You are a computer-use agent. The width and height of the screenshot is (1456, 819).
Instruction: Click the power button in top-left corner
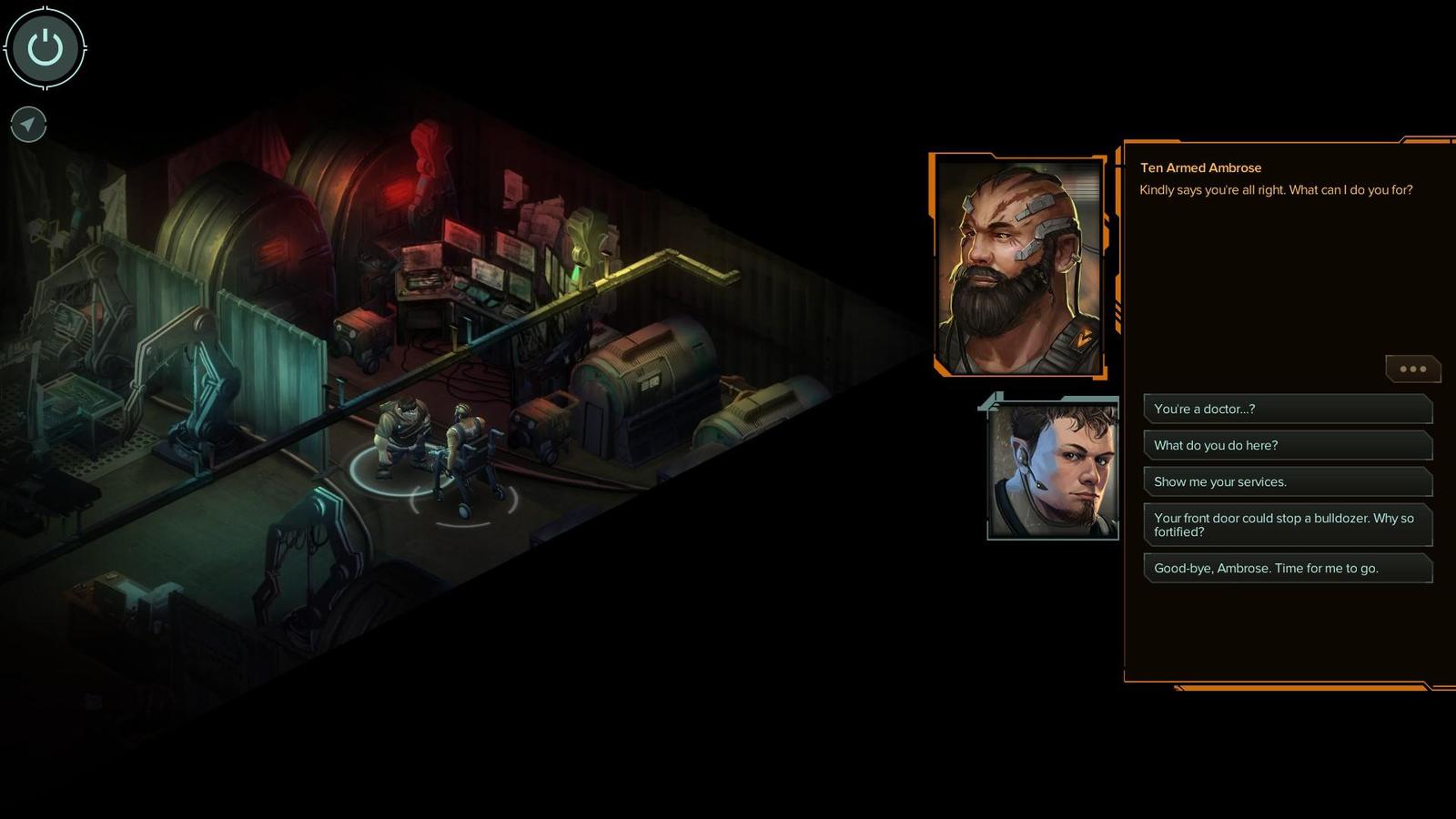pos(45,47)
